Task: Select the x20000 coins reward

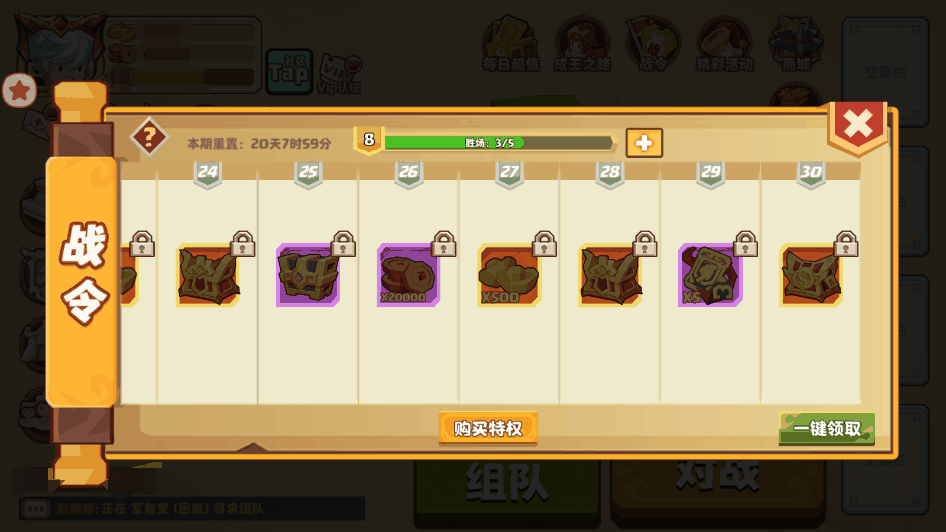Action: click(x=408, y=275)
